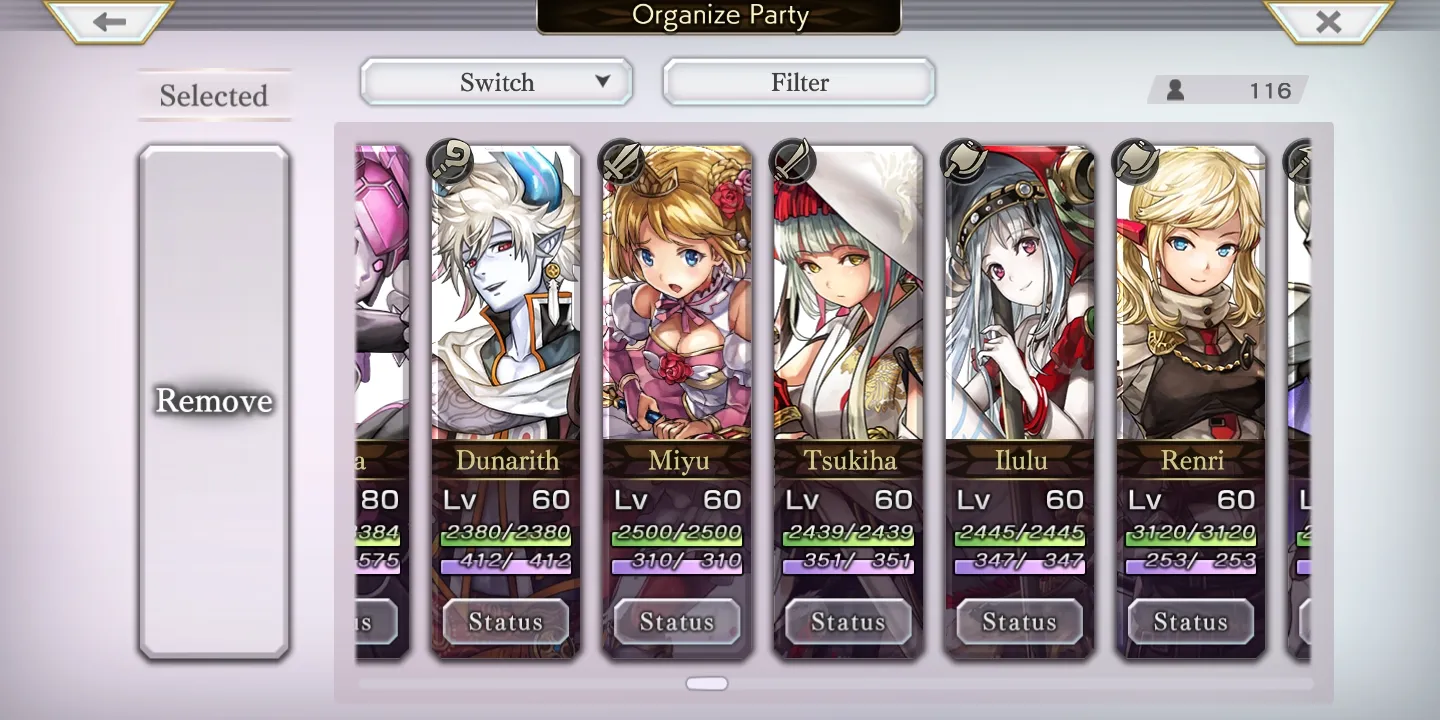Click the character list scrollbar handle
1440x720 pixels.
point(707,684)
